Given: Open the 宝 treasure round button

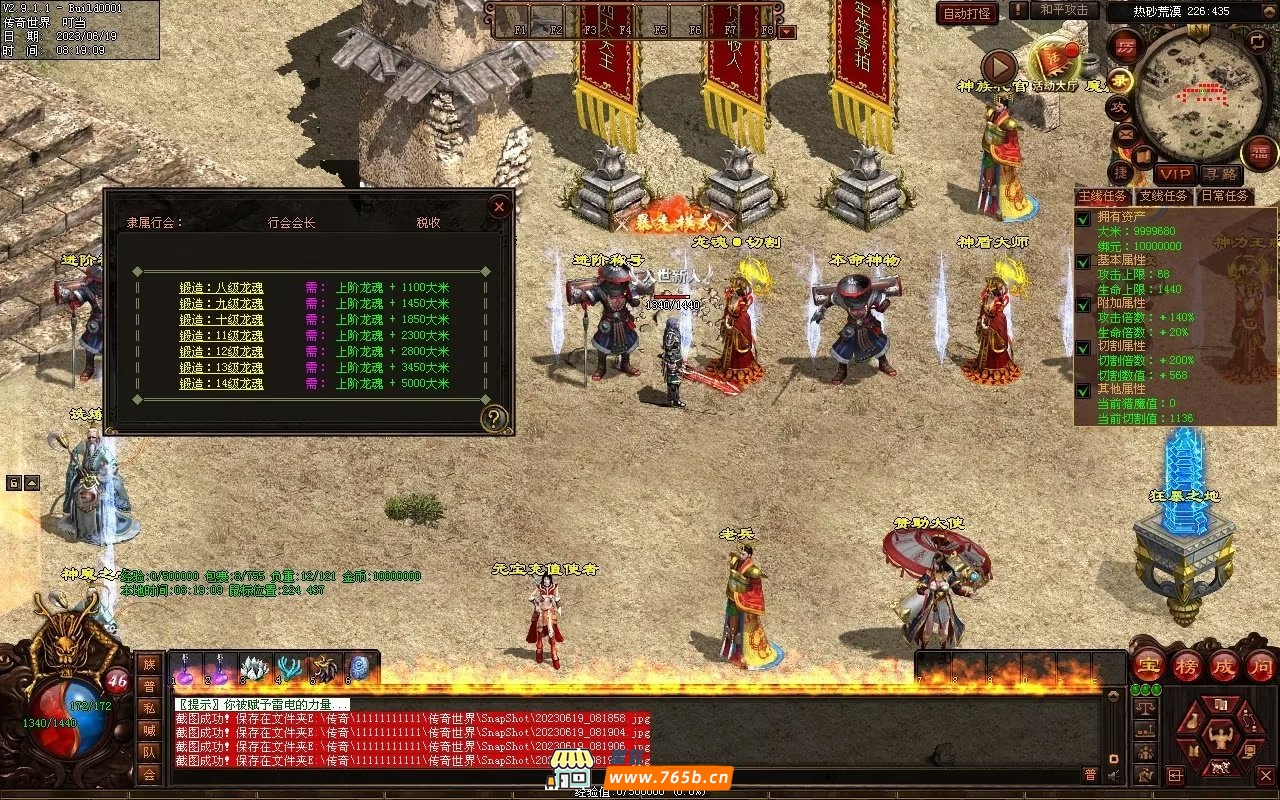Looking at the screenshot, I should click(1149, 664).
